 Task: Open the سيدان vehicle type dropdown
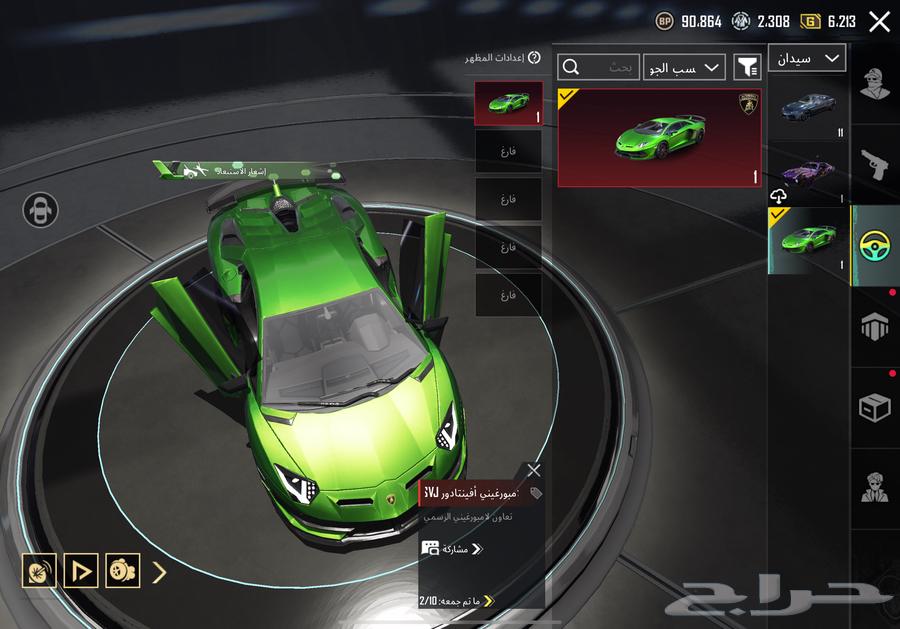click(x=806, y=58)
